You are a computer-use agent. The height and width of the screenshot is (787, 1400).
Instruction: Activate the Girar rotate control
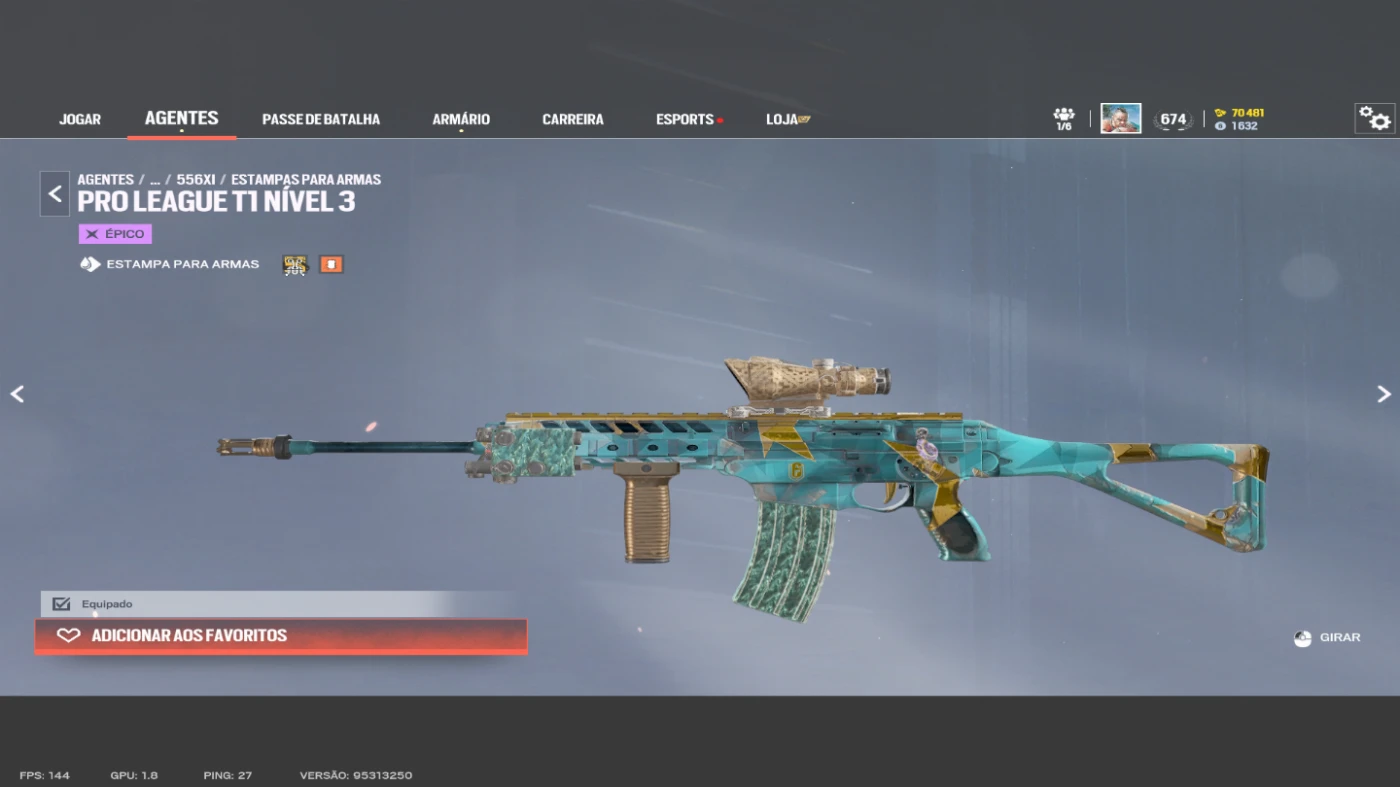[1327, 638]
